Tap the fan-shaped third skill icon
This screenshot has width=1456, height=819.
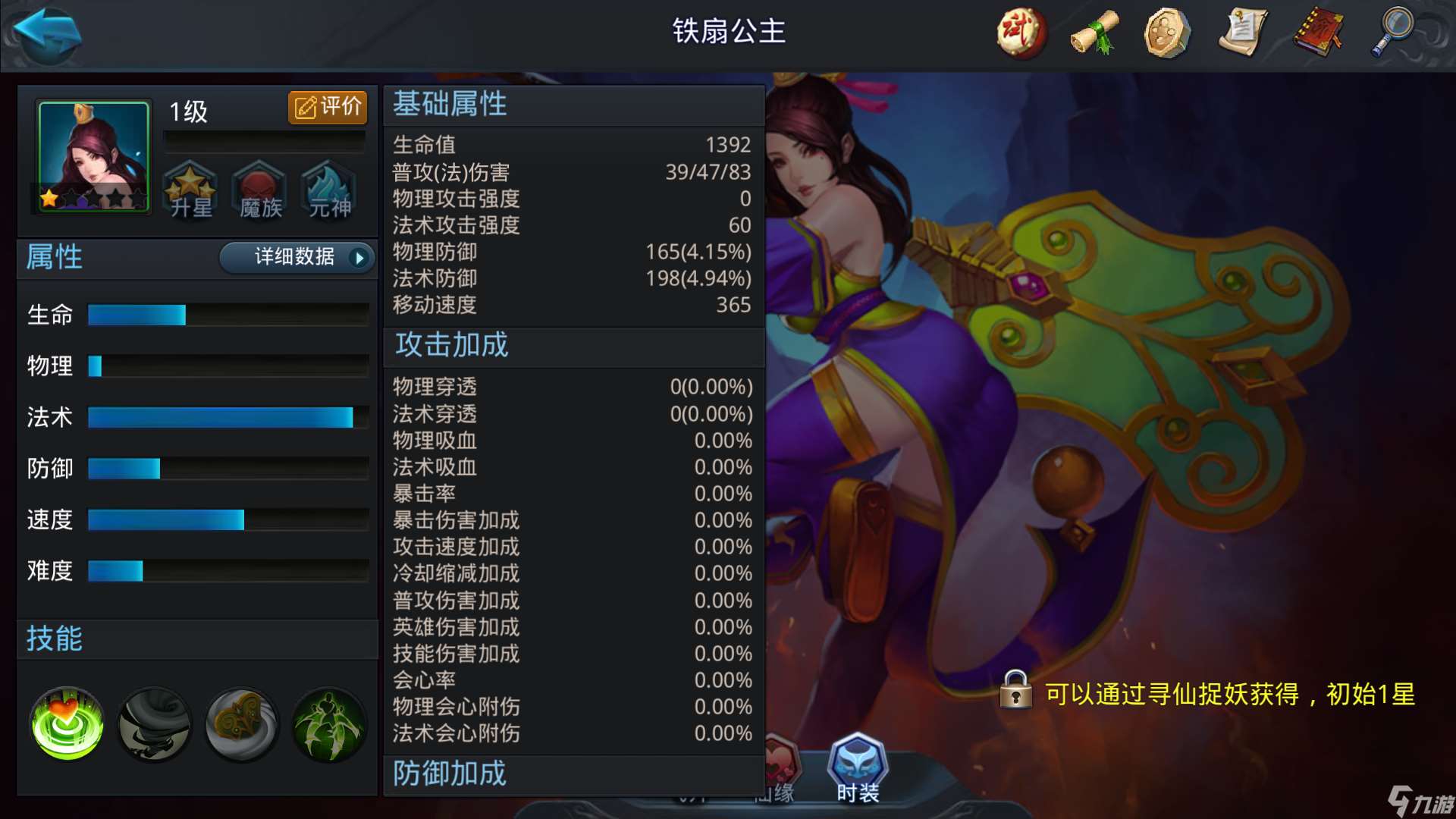pyautogui.click(x=240, y=723)
